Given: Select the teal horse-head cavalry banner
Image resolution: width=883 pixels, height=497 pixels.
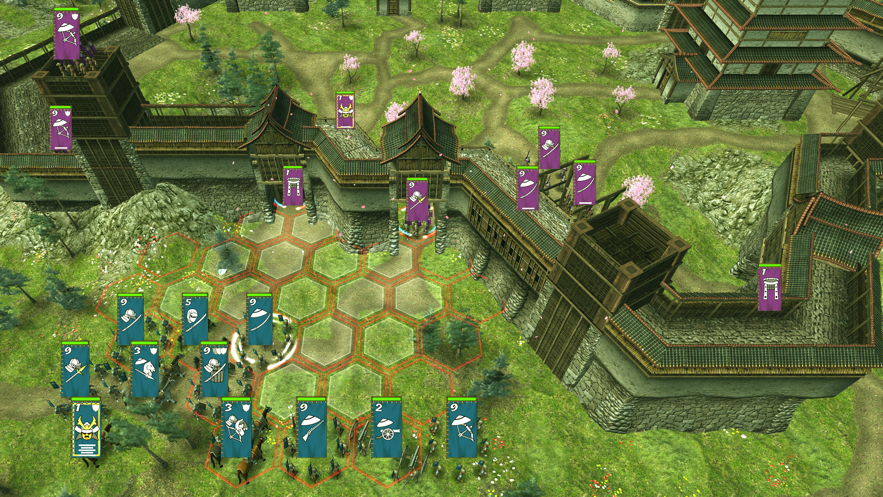Looking at the screenshot, I should pyautogui.click(x=145, y=371).
